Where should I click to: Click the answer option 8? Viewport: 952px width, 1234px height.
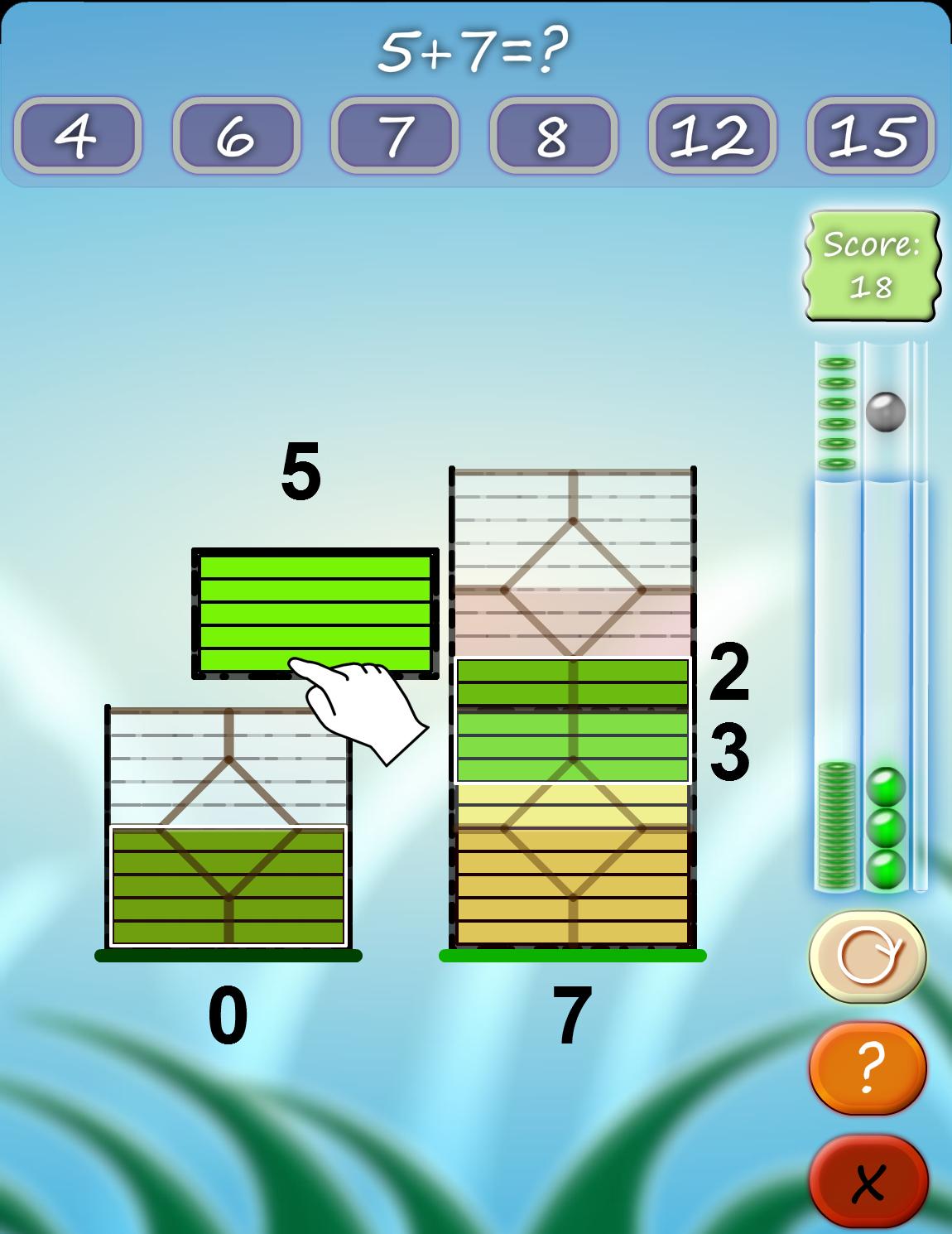(553, 135)
